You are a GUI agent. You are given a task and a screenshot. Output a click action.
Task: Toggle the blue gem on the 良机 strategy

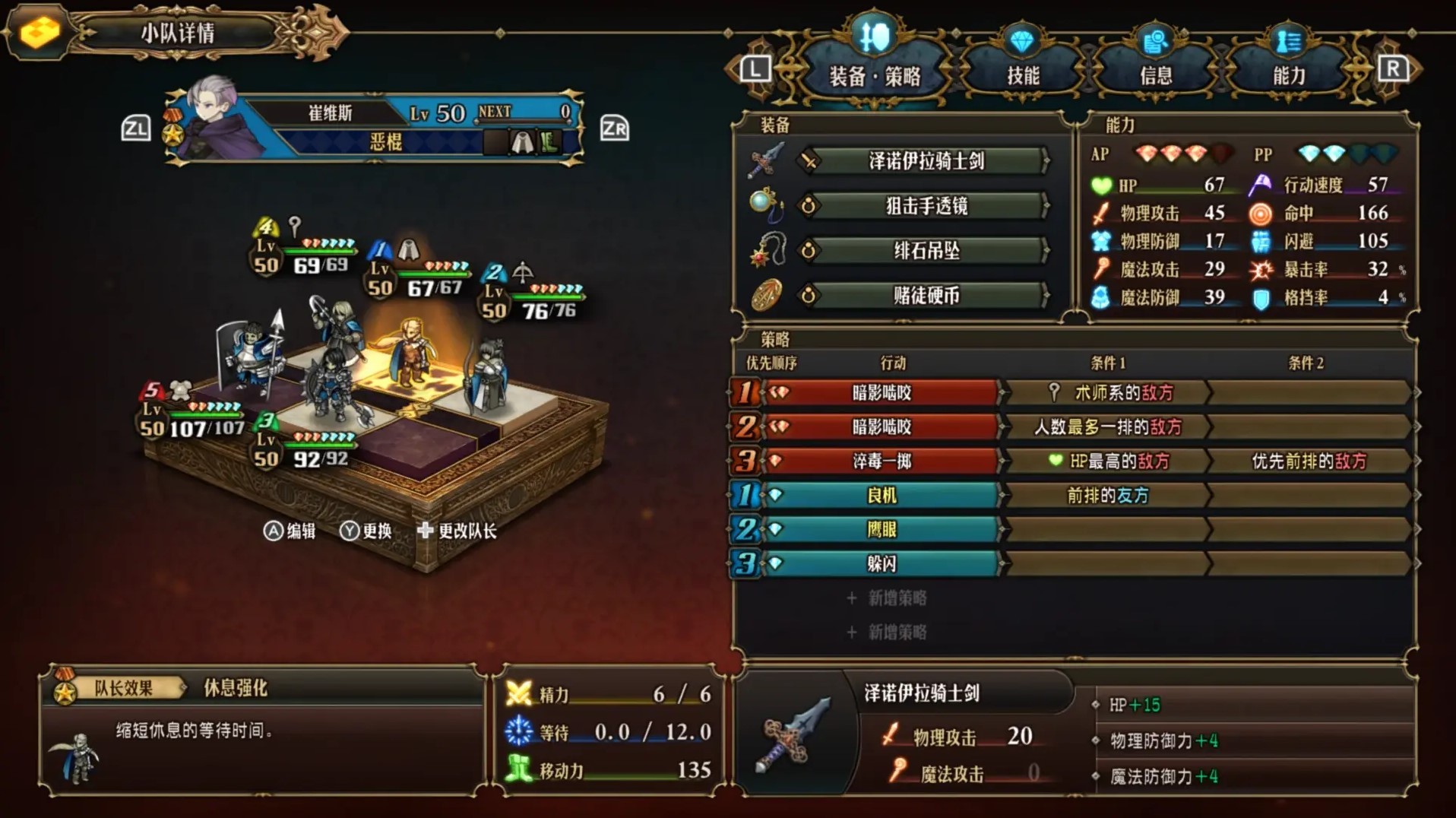[777, 496]
